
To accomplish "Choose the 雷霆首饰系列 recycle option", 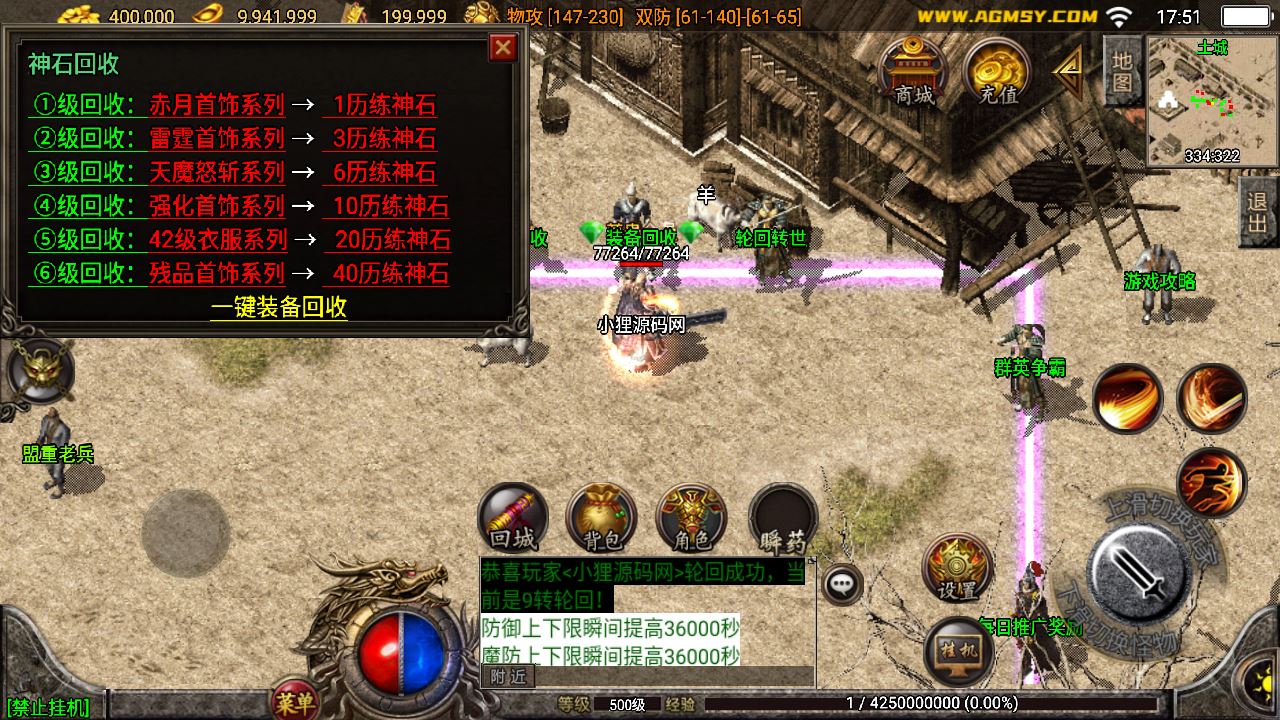I will coord(217,138).
